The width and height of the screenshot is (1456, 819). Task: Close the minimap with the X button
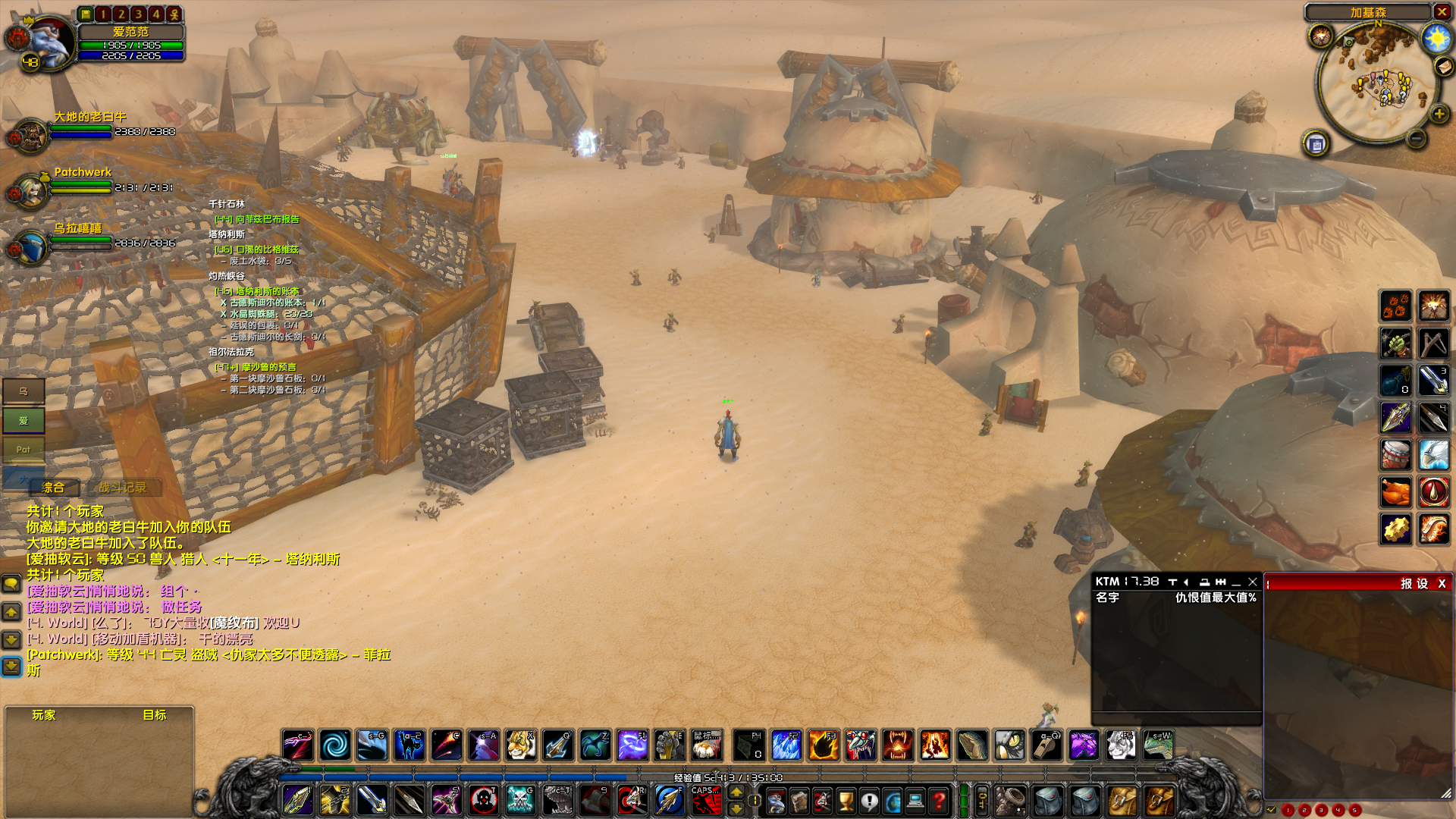(1442, 12)
